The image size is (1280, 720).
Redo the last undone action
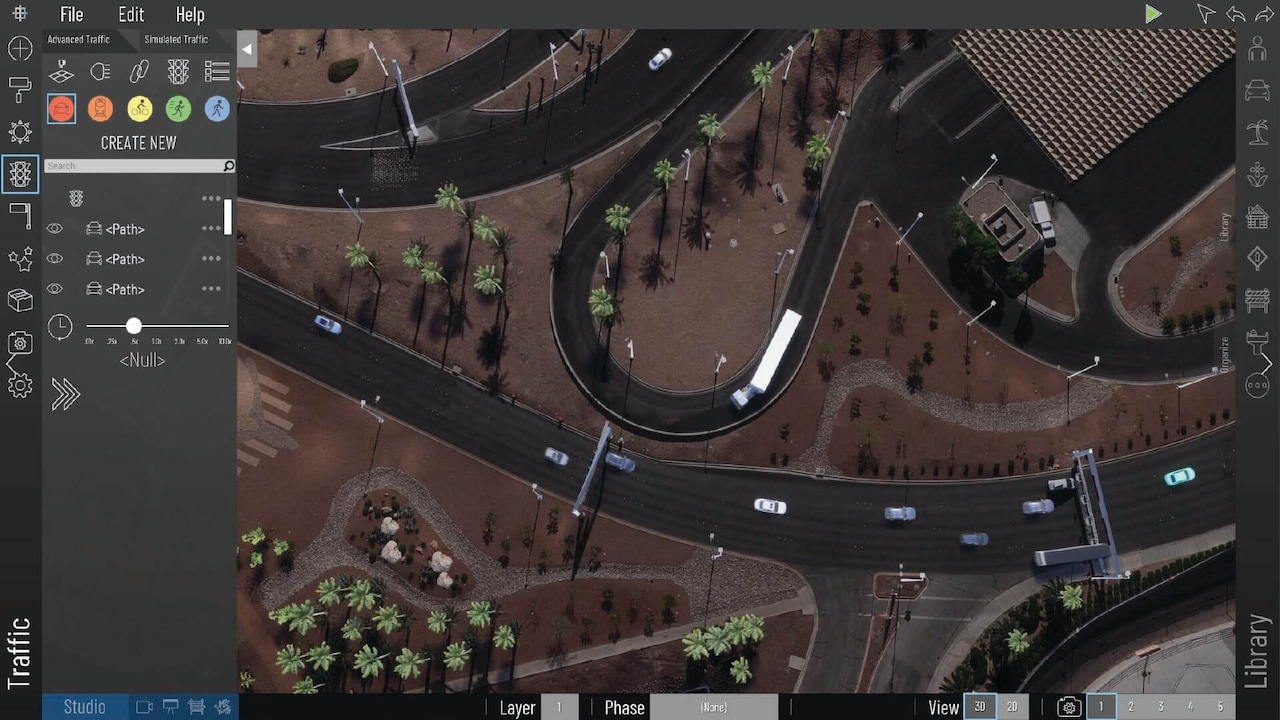tap(1264, 14)
